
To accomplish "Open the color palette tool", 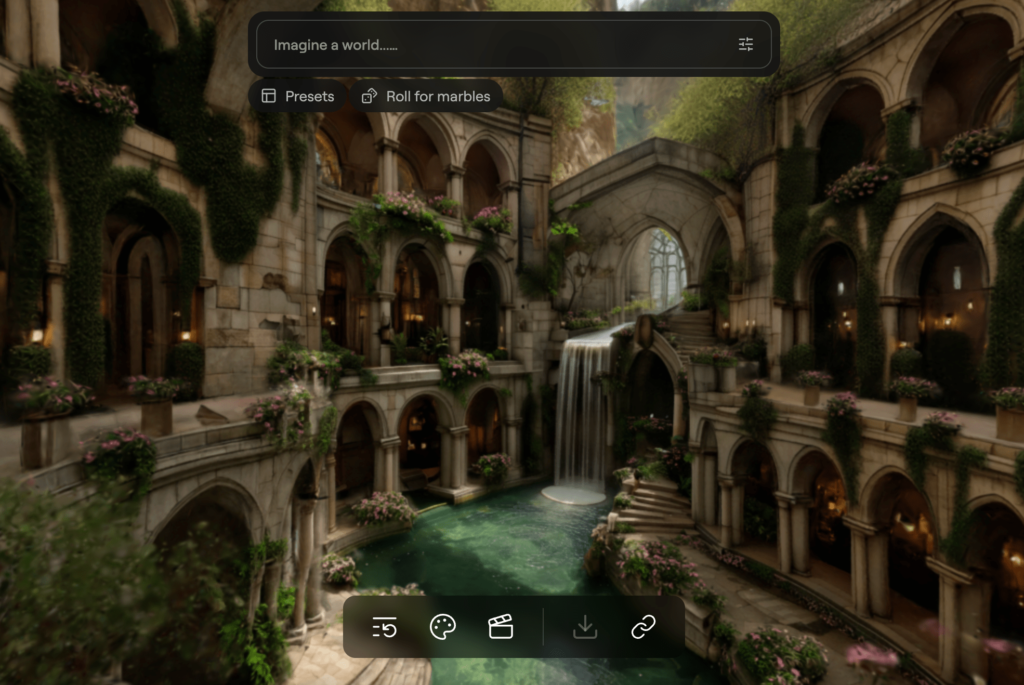I will click(442, 627).
